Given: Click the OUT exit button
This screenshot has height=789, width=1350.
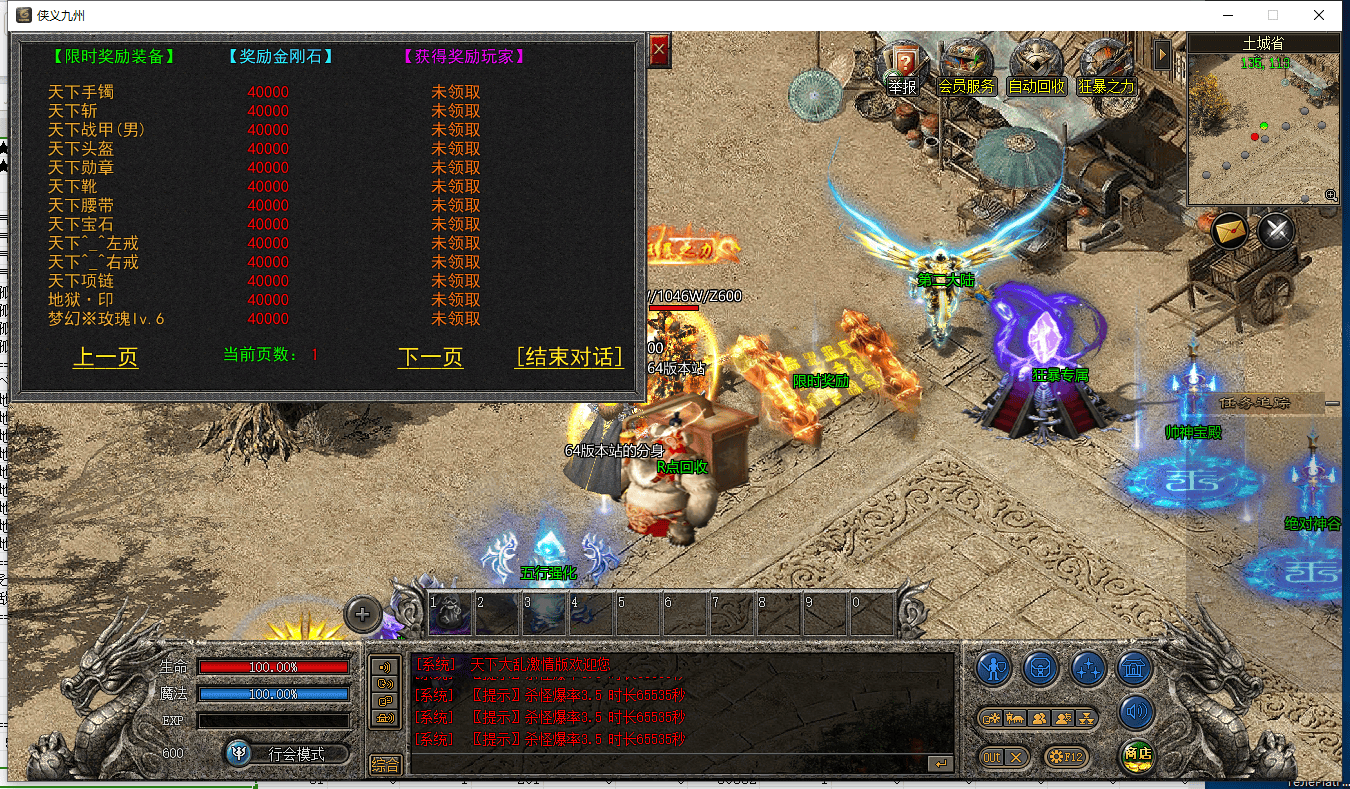Looking at the screenshot, I should [x=1003, y=757].
